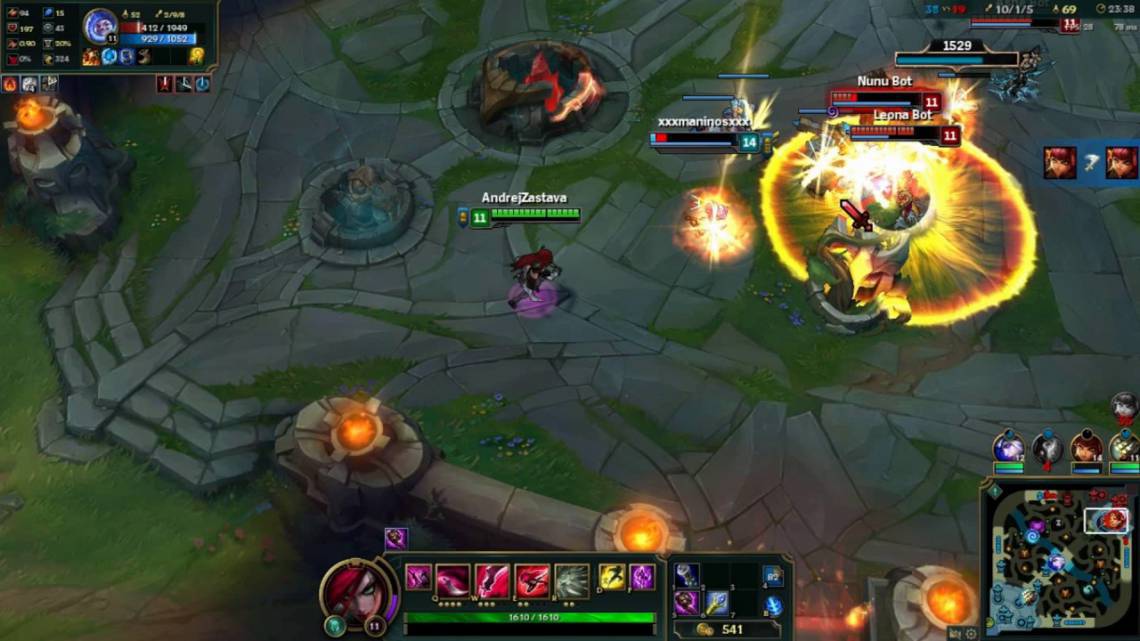The height and width of the screenshot is (641, 1140).
Task: Open the settings gear below the minimap
Action: tap(971, 633)
